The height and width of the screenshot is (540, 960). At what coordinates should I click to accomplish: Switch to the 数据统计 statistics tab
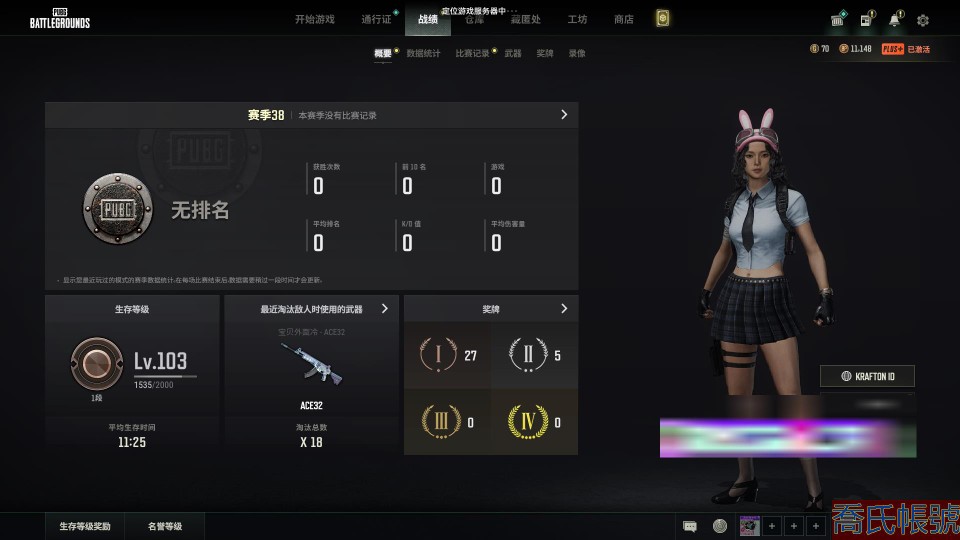click(423, 53)
